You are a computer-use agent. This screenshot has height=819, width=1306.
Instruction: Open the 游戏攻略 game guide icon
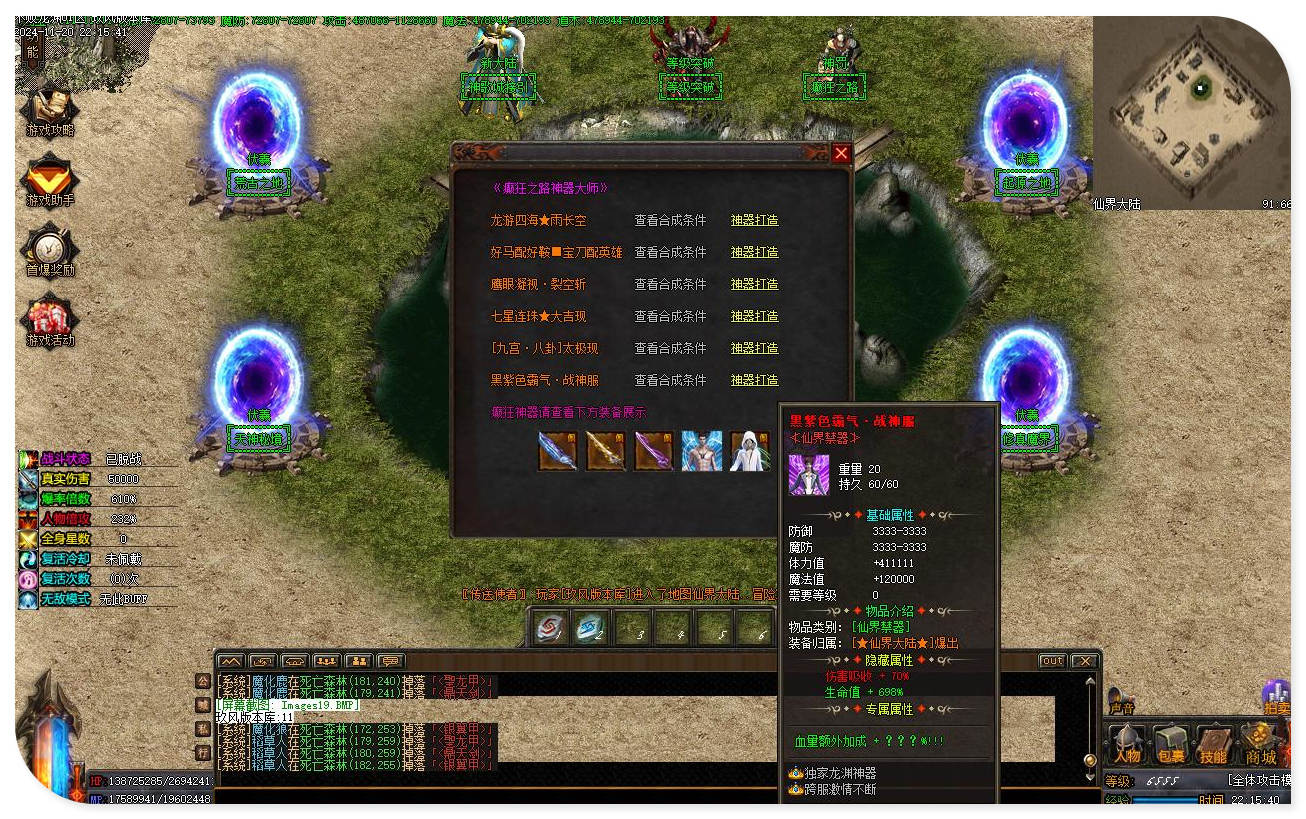[x=49, y=112]
